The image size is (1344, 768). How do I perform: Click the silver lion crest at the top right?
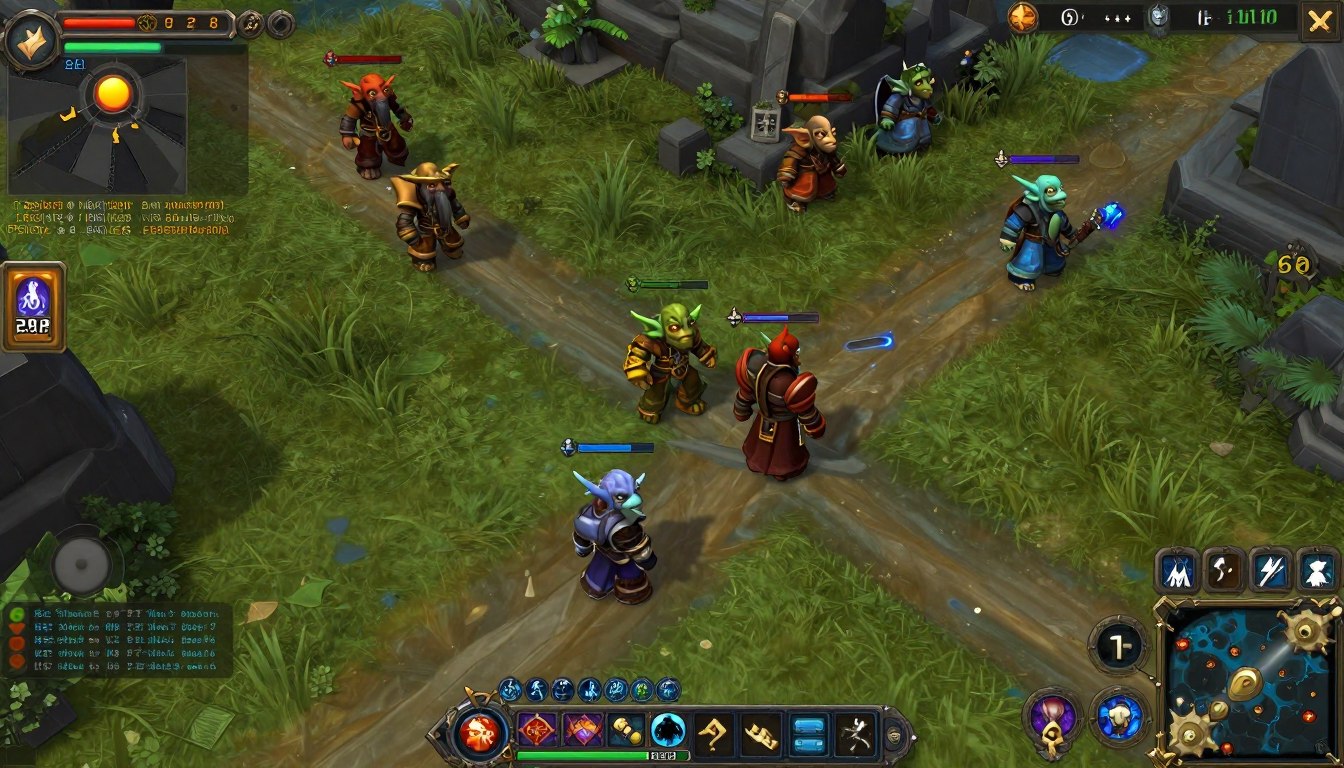1157,17
